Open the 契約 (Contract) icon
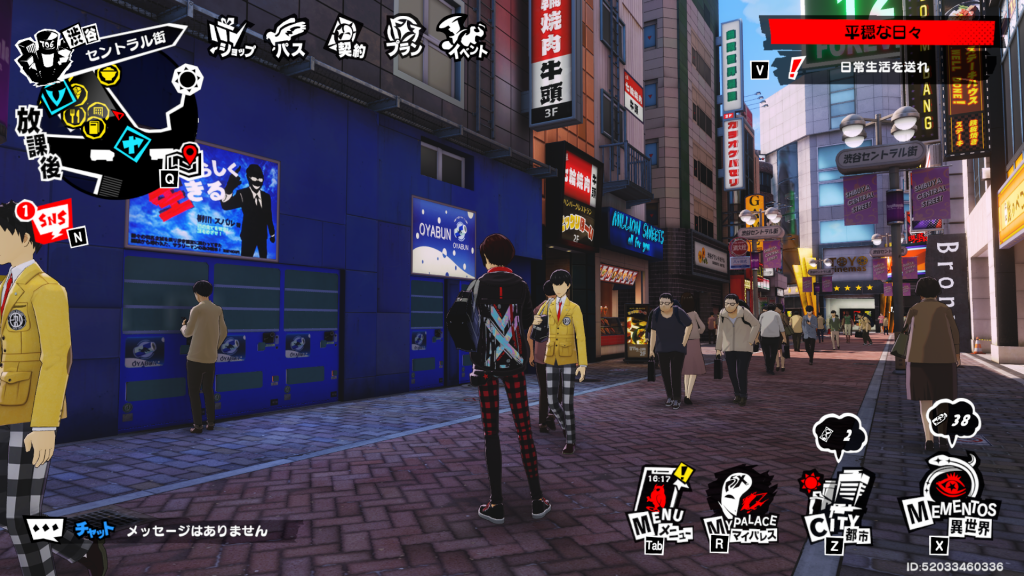The image size is (1024, 576). pos(343,38)
